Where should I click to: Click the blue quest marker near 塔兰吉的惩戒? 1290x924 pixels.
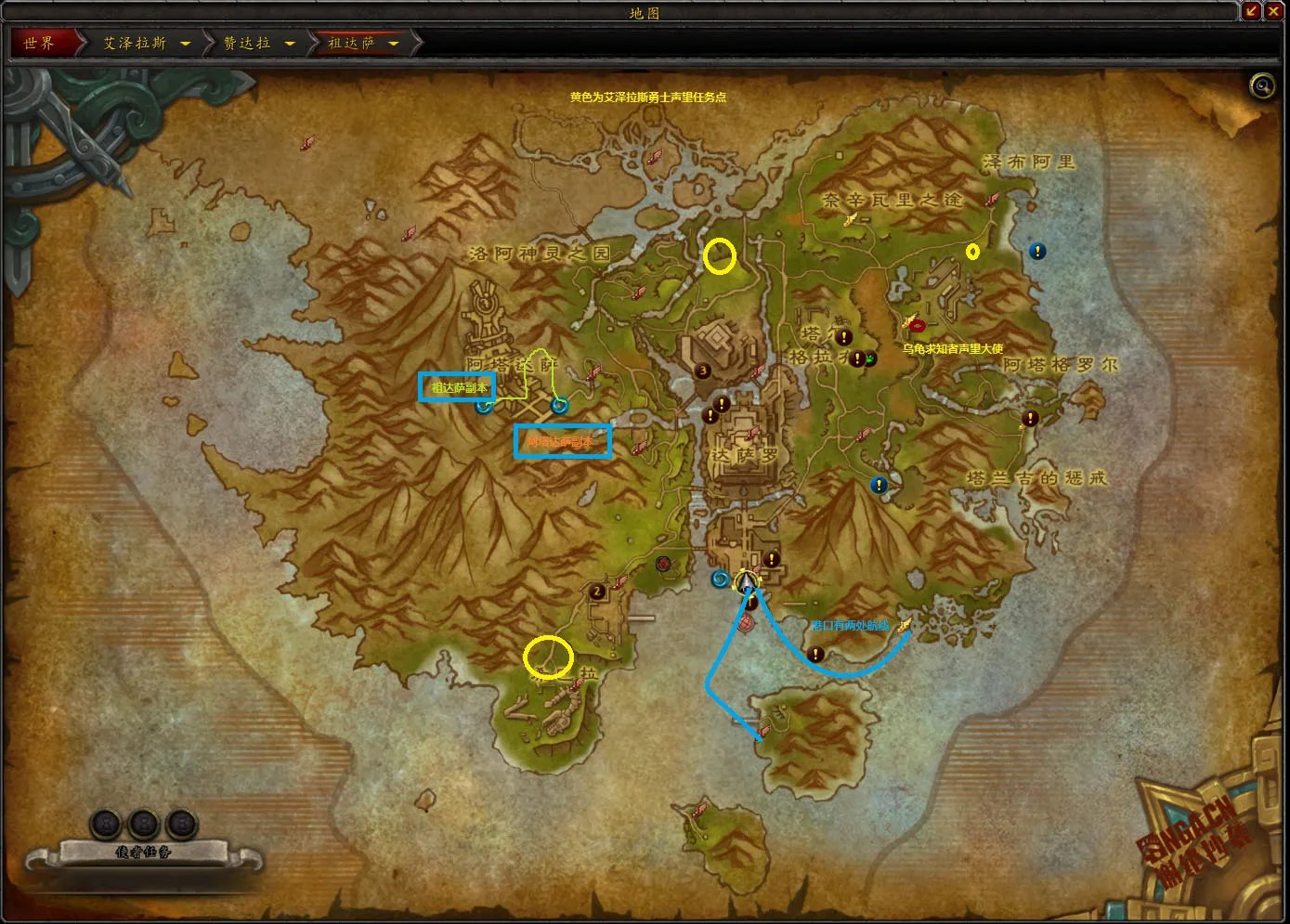(879, 485)
